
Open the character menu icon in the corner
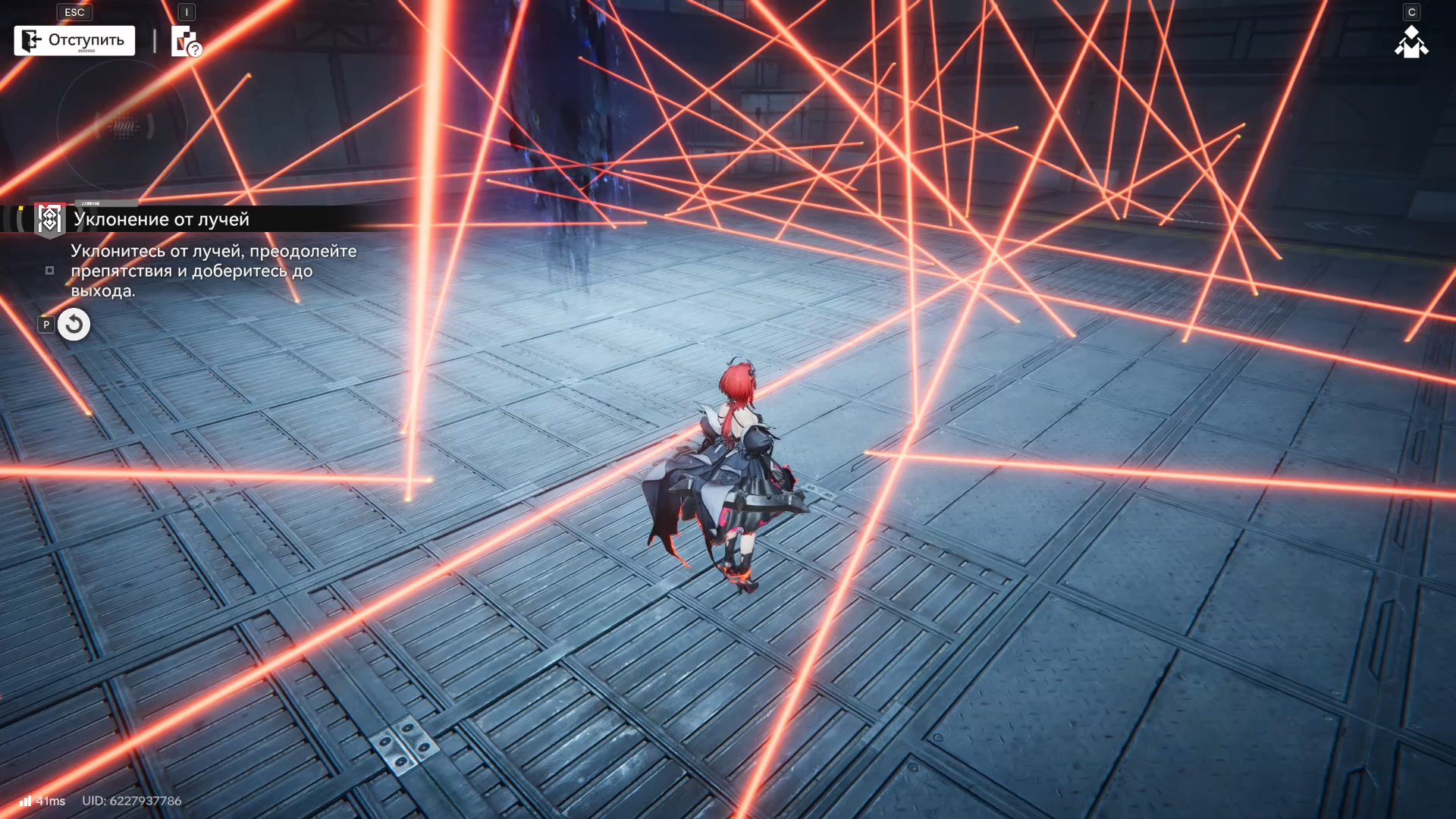pyautogui.click(x=1410, y=42)
